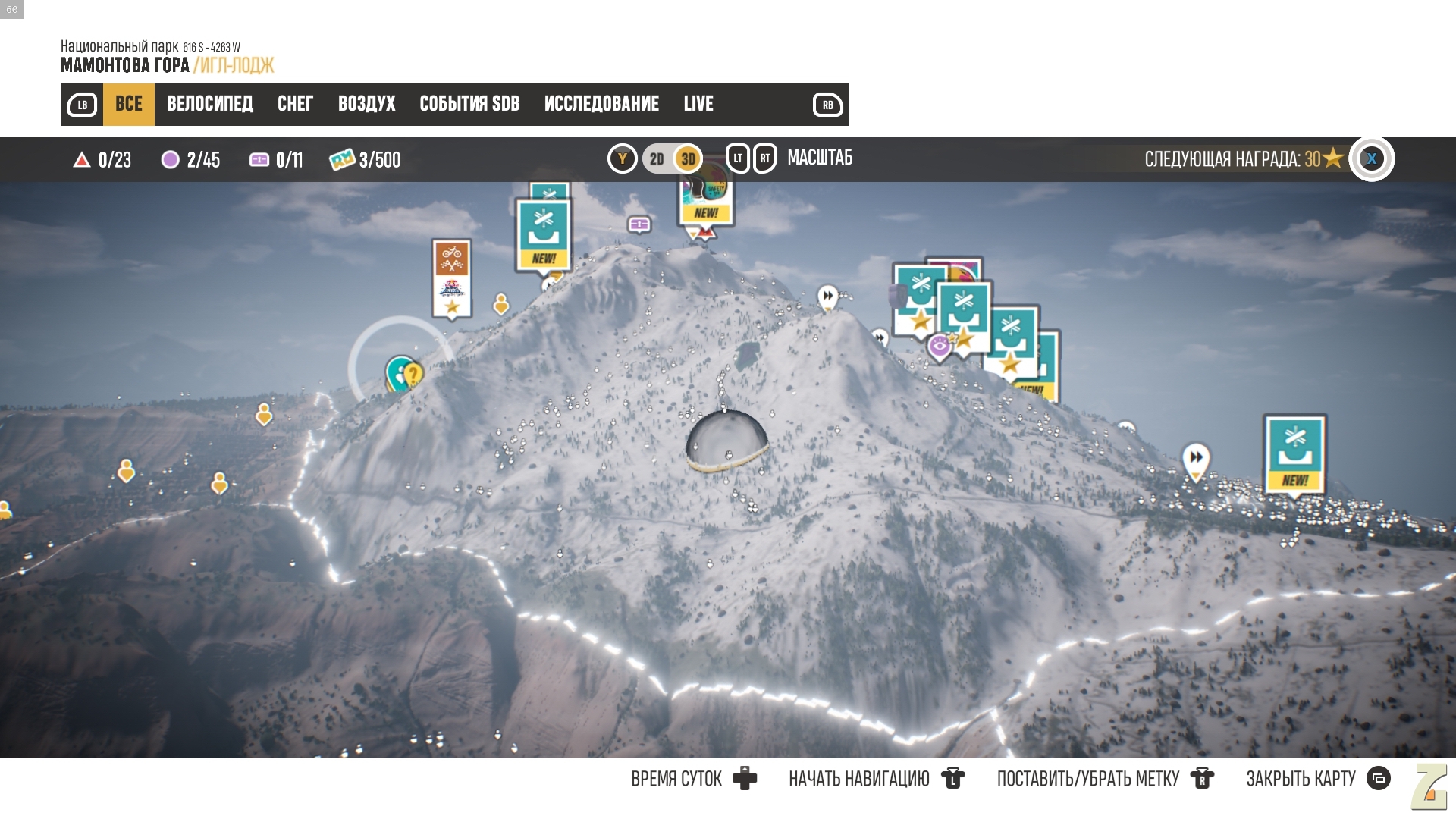
Task: Switch to the ВЕЛОСИПЕД tab
Action: [209, 104]
